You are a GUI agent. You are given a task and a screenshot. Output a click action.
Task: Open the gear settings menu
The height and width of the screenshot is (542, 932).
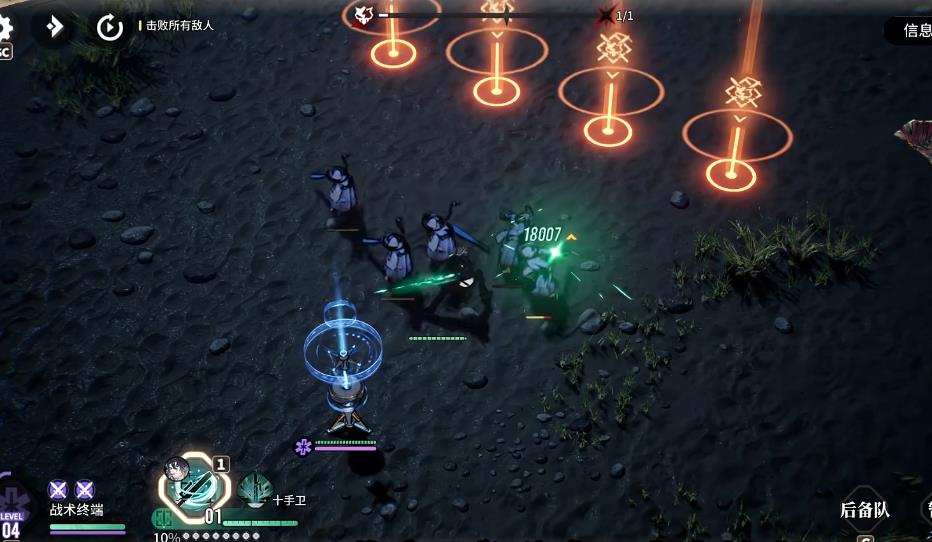coord(5,28)
